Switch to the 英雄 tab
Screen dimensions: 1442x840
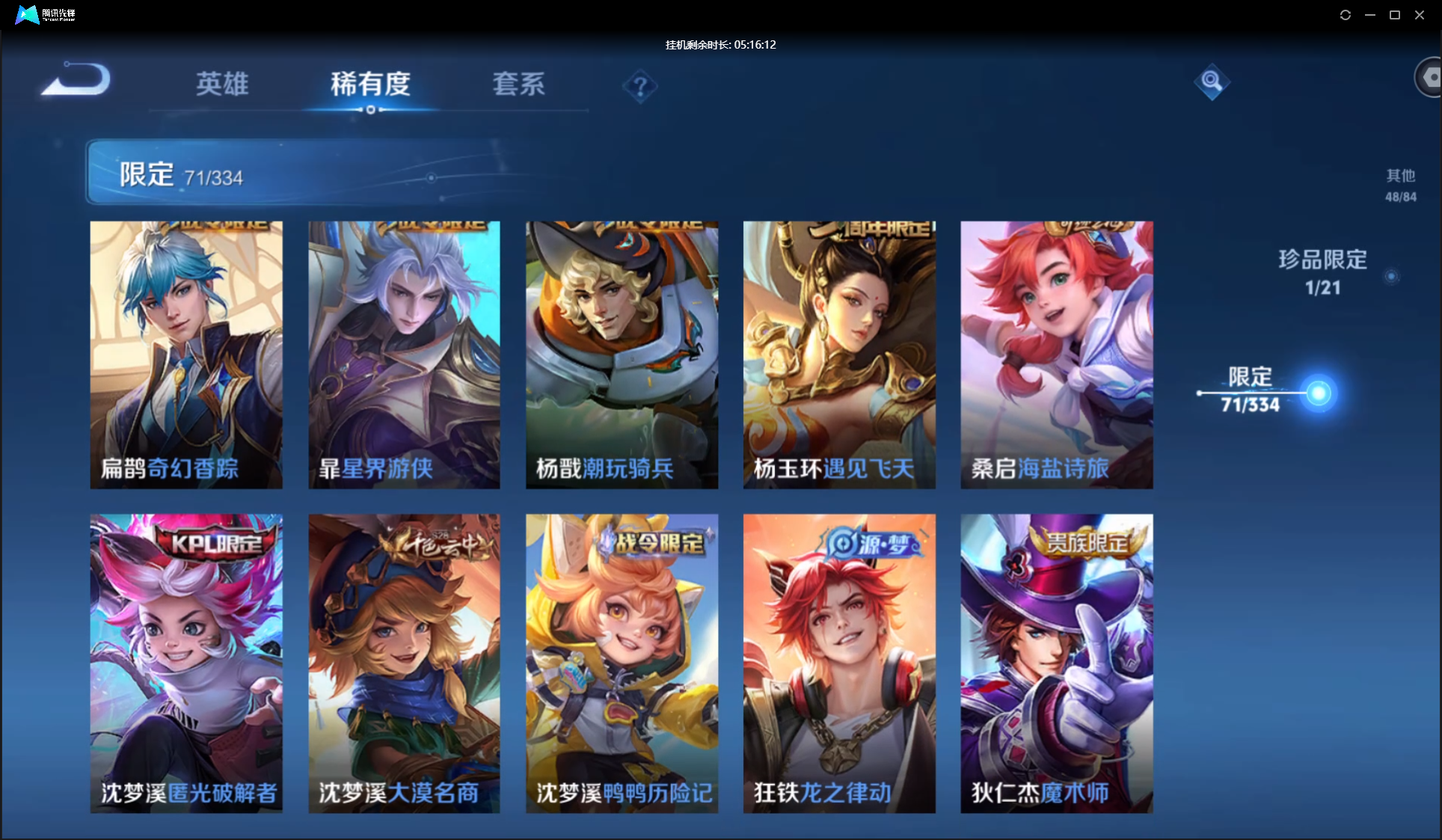coord(222,84)
